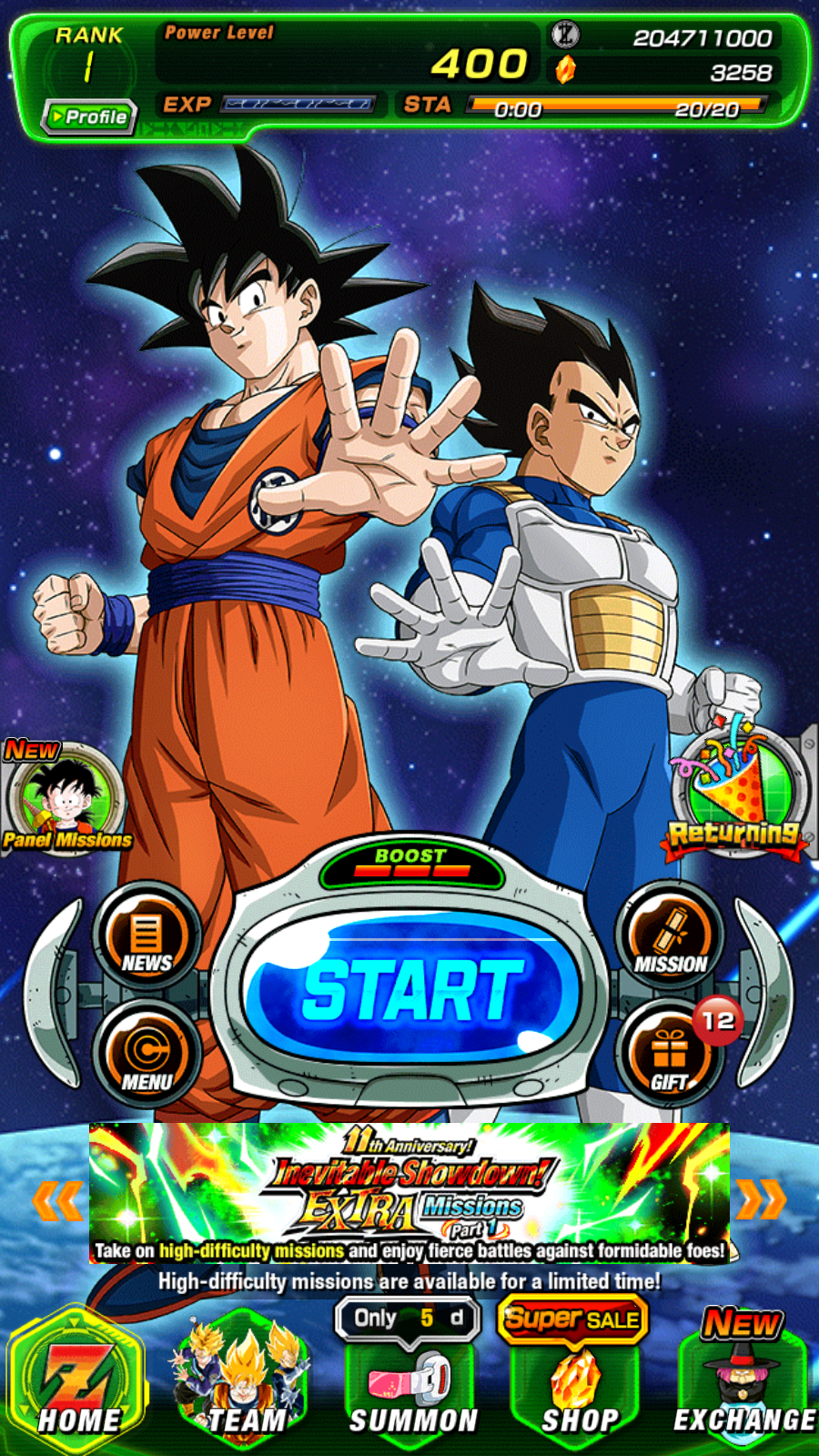The width and height of the screenshot is (819, 1456).
Task: View the MISSION list
Action: pyautogui.click(x=671, y=936)
